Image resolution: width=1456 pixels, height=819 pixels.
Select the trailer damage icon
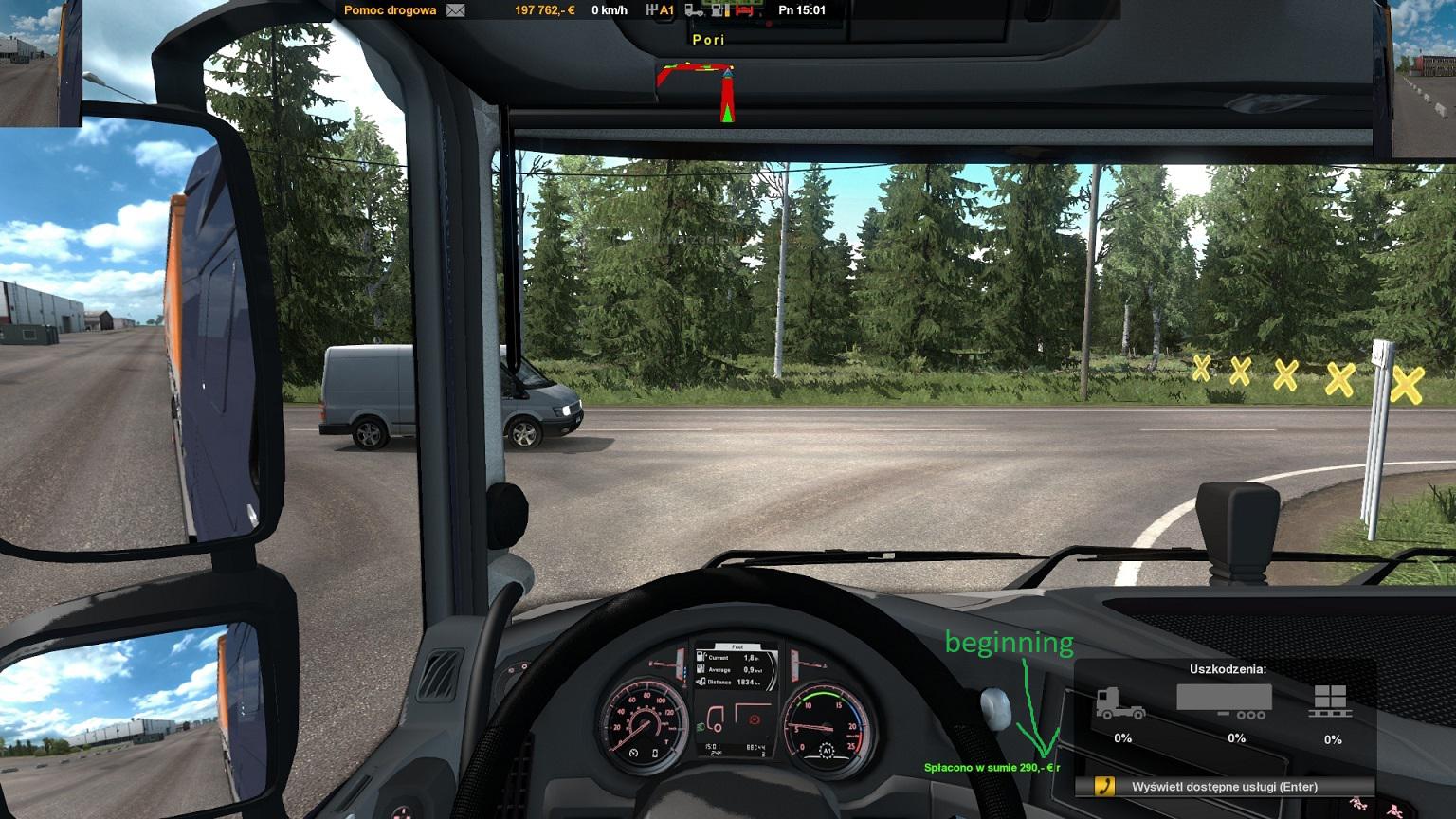click(x=1224, y=701)
